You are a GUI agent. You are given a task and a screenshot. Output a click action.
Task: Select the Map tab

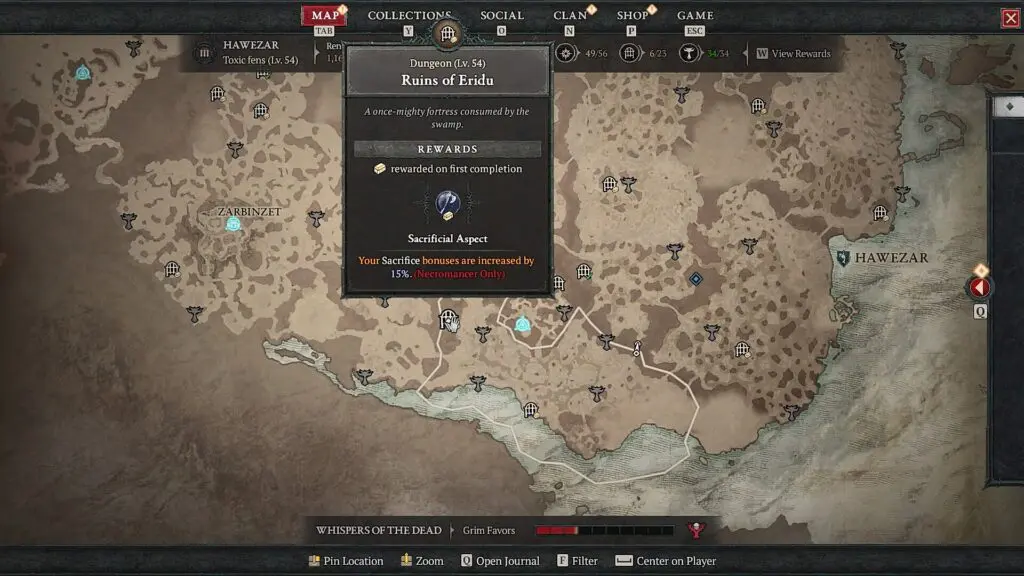(324, 16)
